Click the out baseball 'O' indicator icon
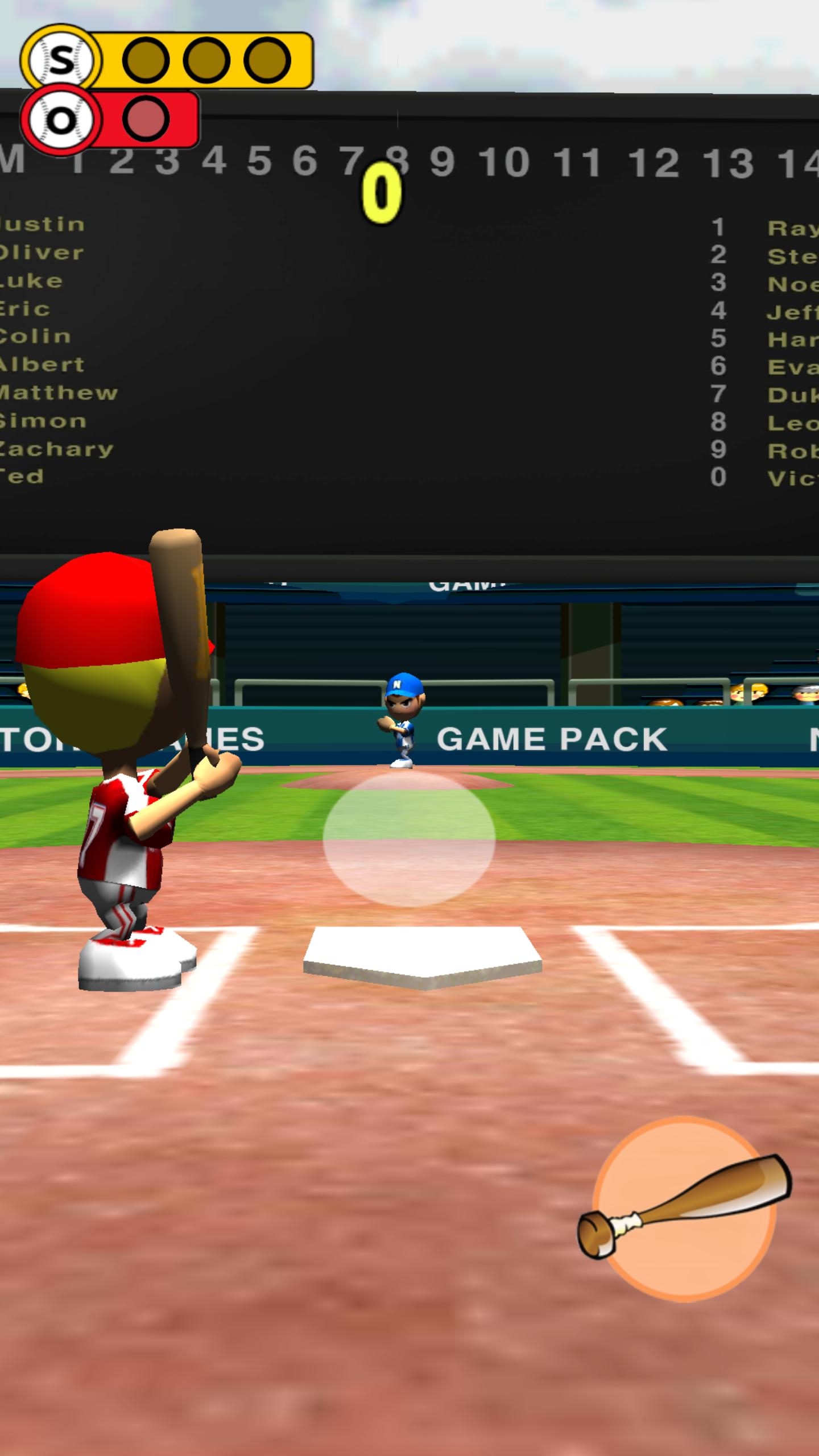This screenshot has width=819, height=1456. [61, 118]
